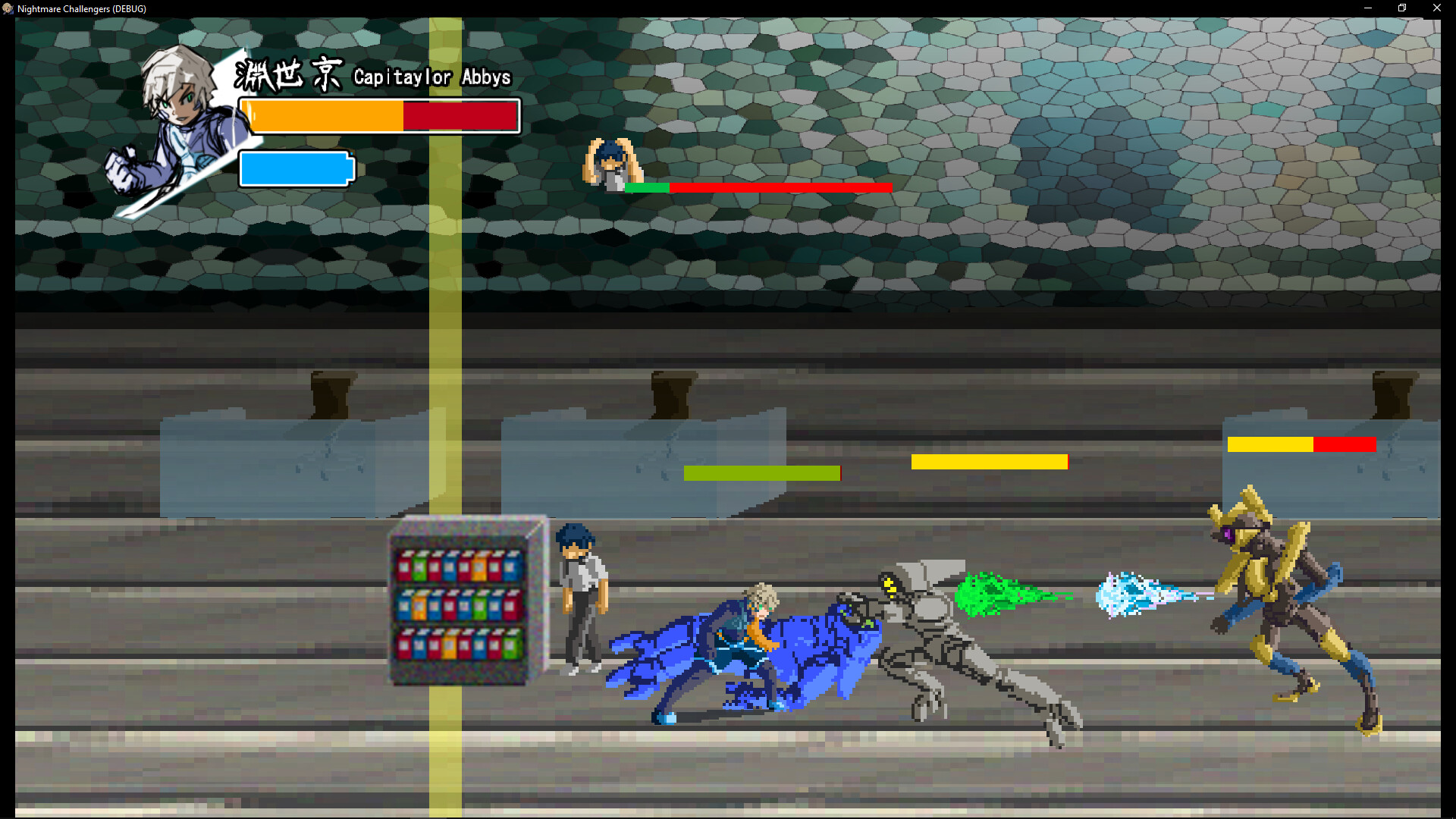Restore the game window with the maximize button
This screenshot has height=819, width=1456.
point(1402,8)
